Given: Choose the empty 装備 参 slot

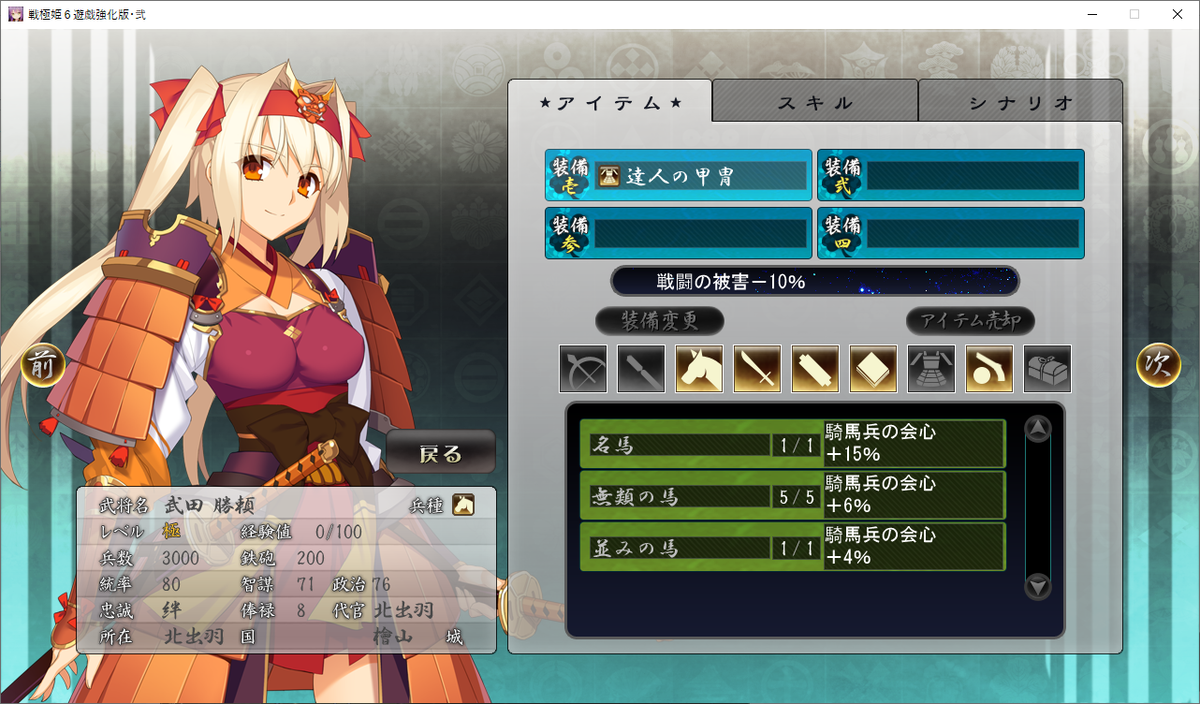Looking at the screenshot, I should coord(678,233).
